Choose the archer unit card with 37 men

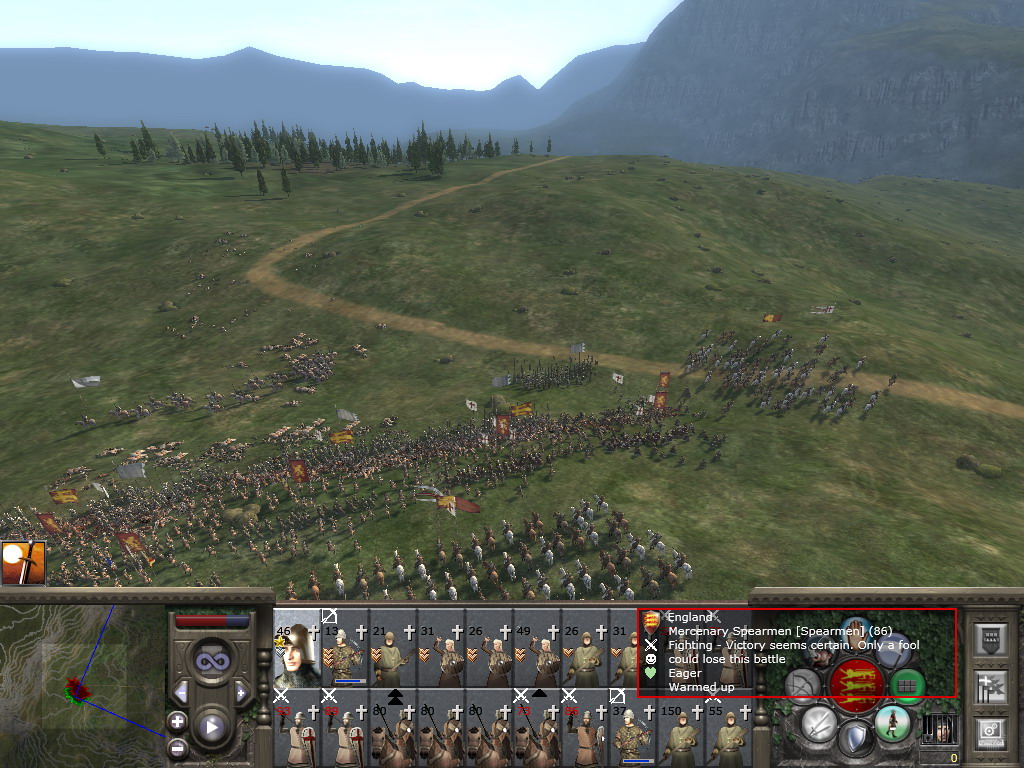coord(634,732)
